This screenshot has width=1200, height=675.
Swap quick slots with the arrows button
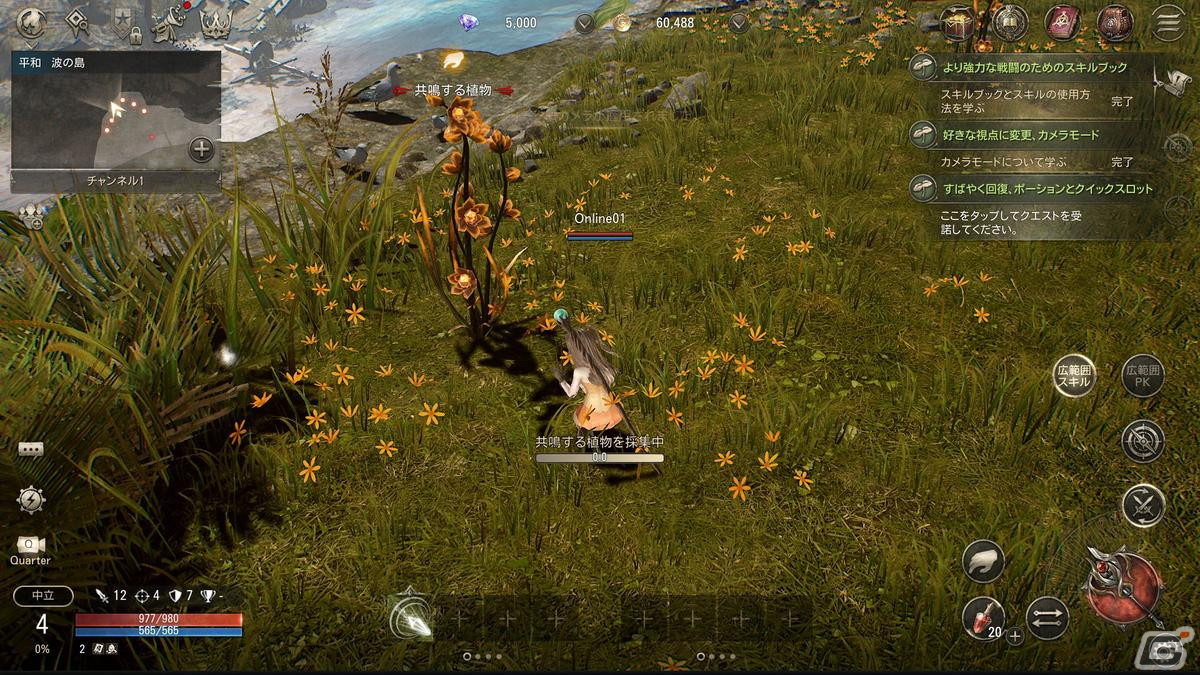click(1047, 618)
